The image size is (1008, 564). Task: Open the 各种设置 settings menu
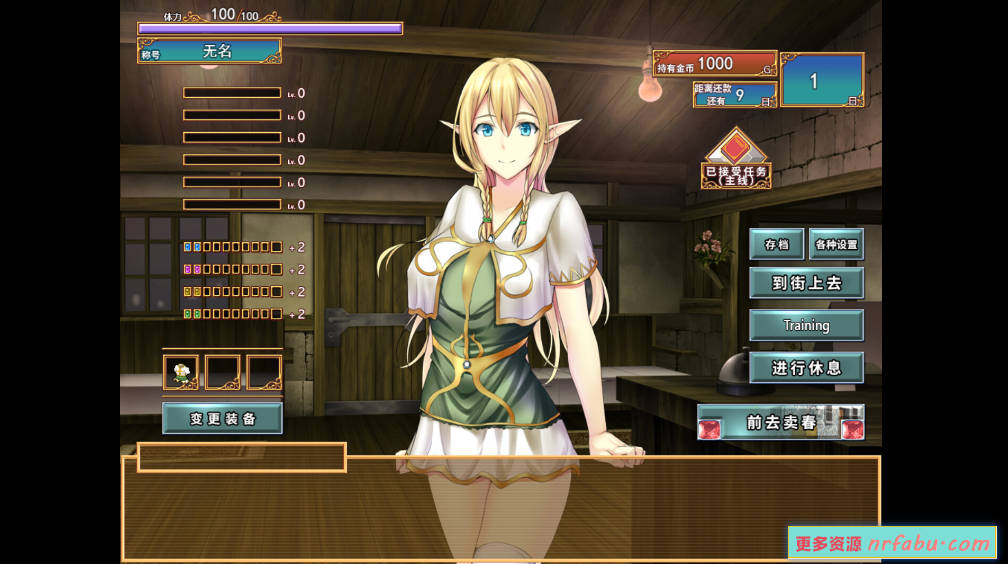point(836,244)
